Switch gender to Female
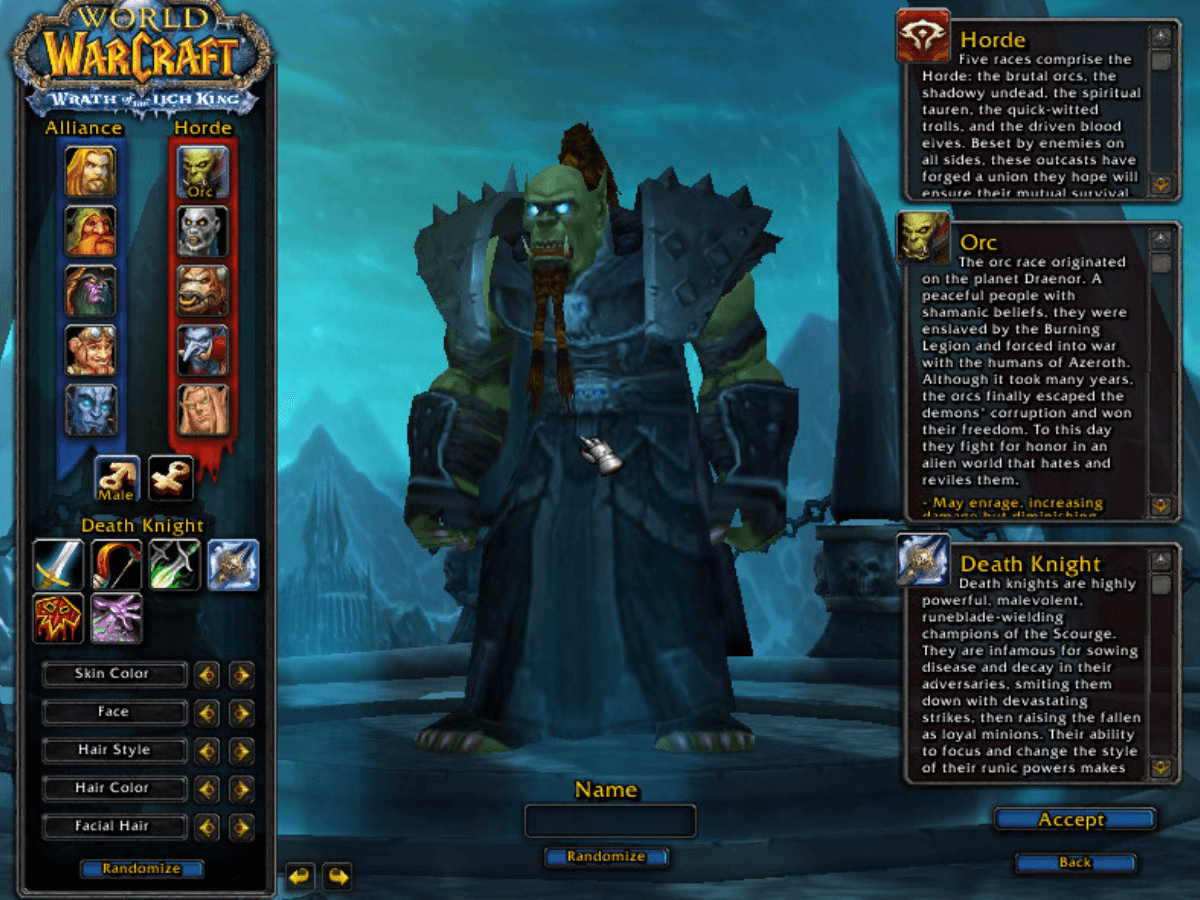 pyautogui.click(x=171, y=478)
